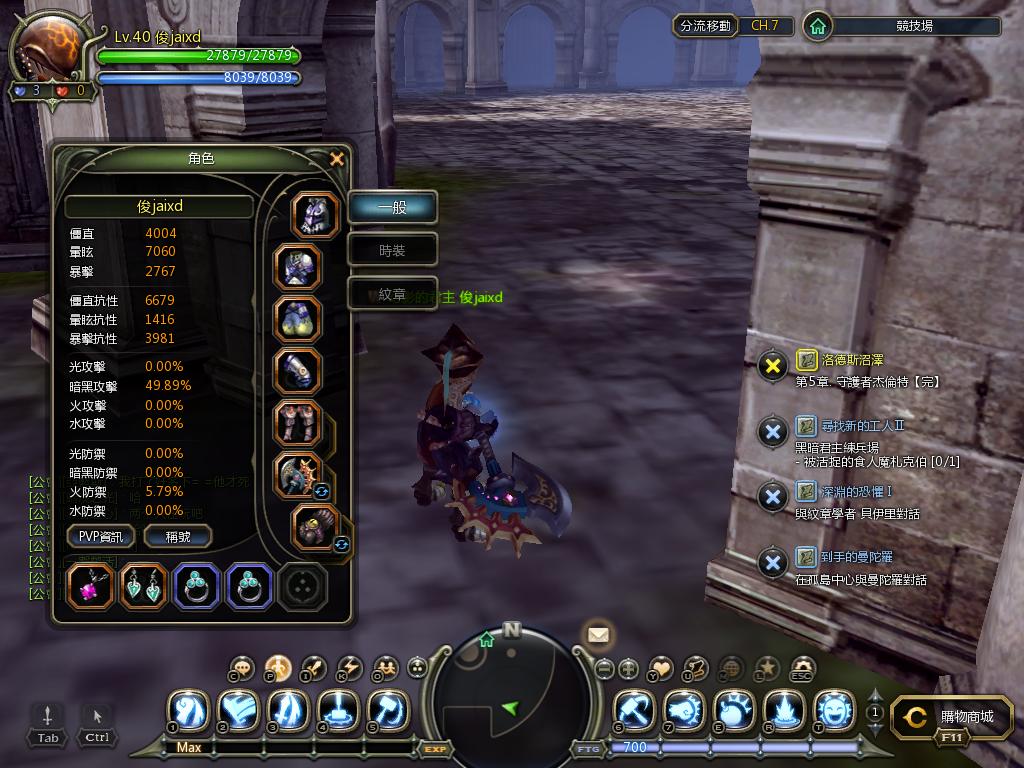Screen dimensions: 1024x768
Task: Select the equipped helmet slot
Action: 315,215
